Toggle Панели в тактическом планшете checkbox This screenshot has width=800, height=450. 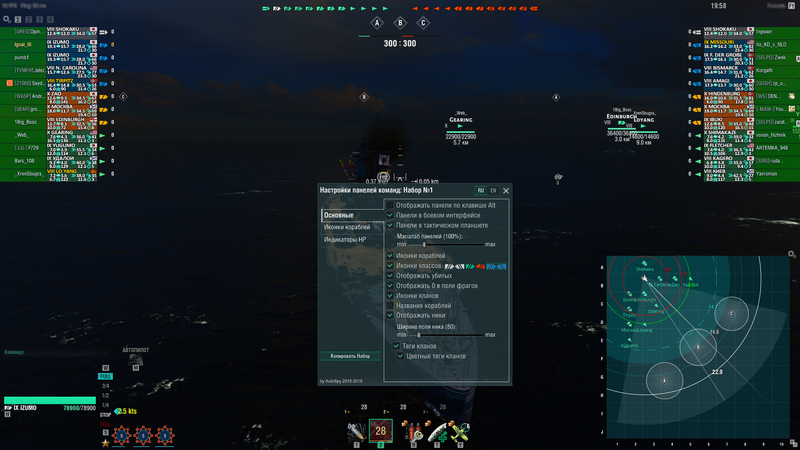click(391, 225)
